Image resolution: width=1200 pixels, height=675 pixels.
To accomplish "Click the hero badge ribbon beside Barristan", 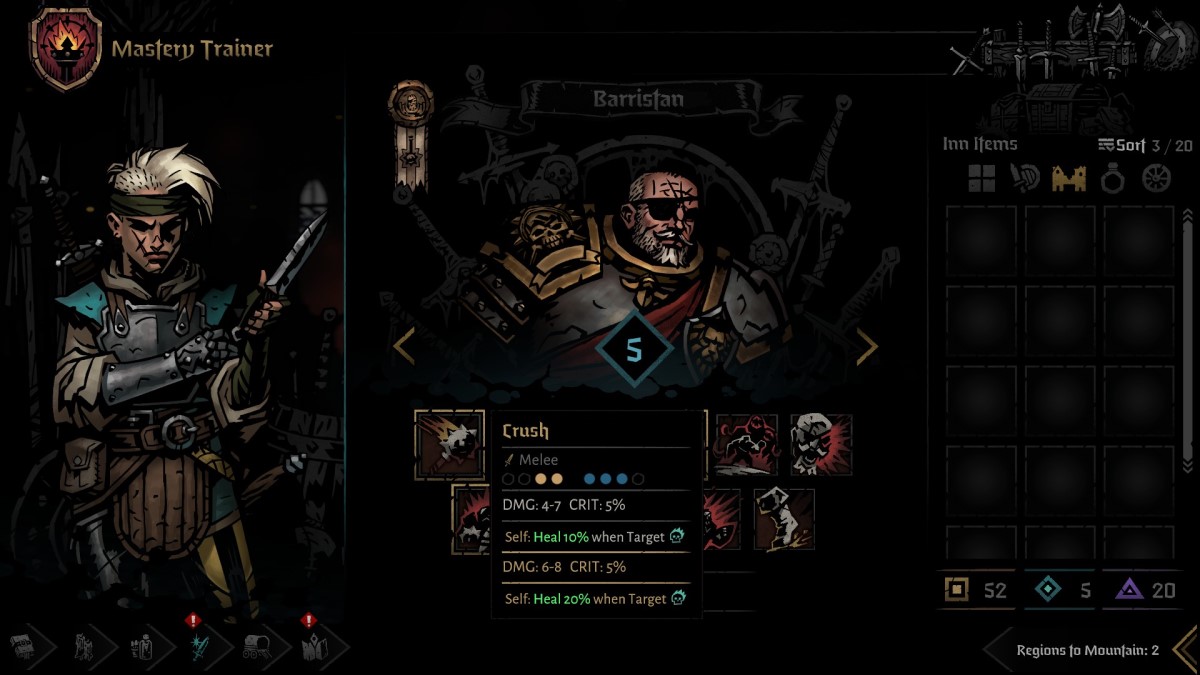I will coord(411,132).
